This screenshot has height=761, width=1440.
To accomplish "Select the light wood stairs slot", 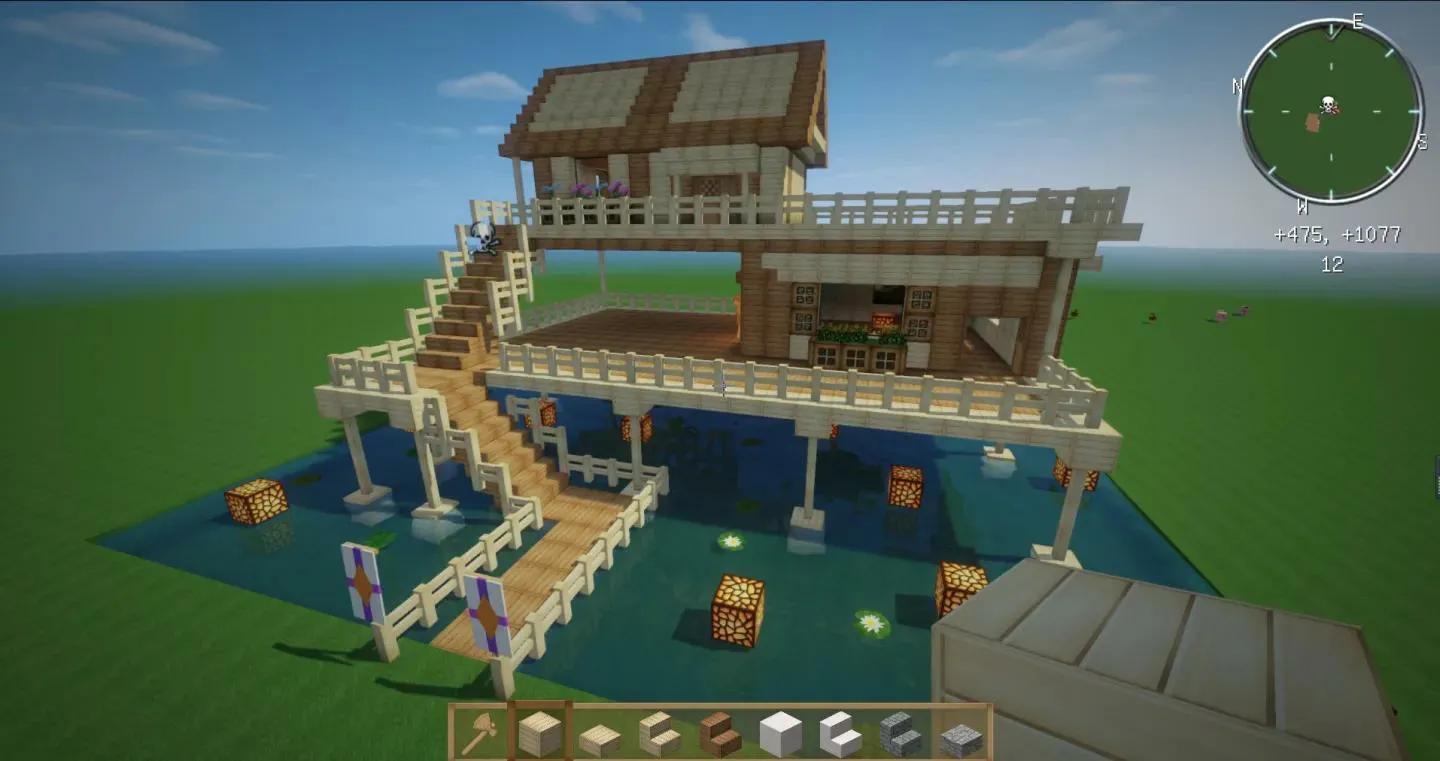I will point(660,735).
